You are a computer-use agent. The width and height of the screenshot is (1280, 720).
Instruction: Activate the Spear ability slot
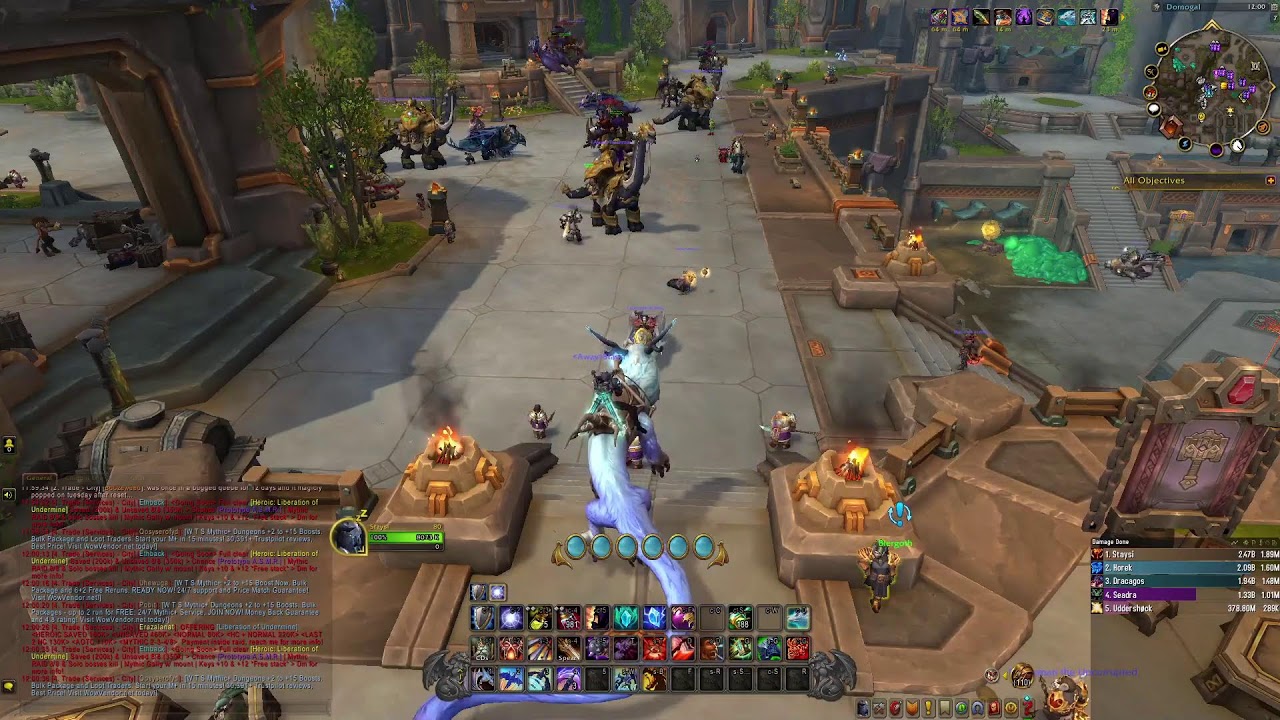[x=569, y=650]
